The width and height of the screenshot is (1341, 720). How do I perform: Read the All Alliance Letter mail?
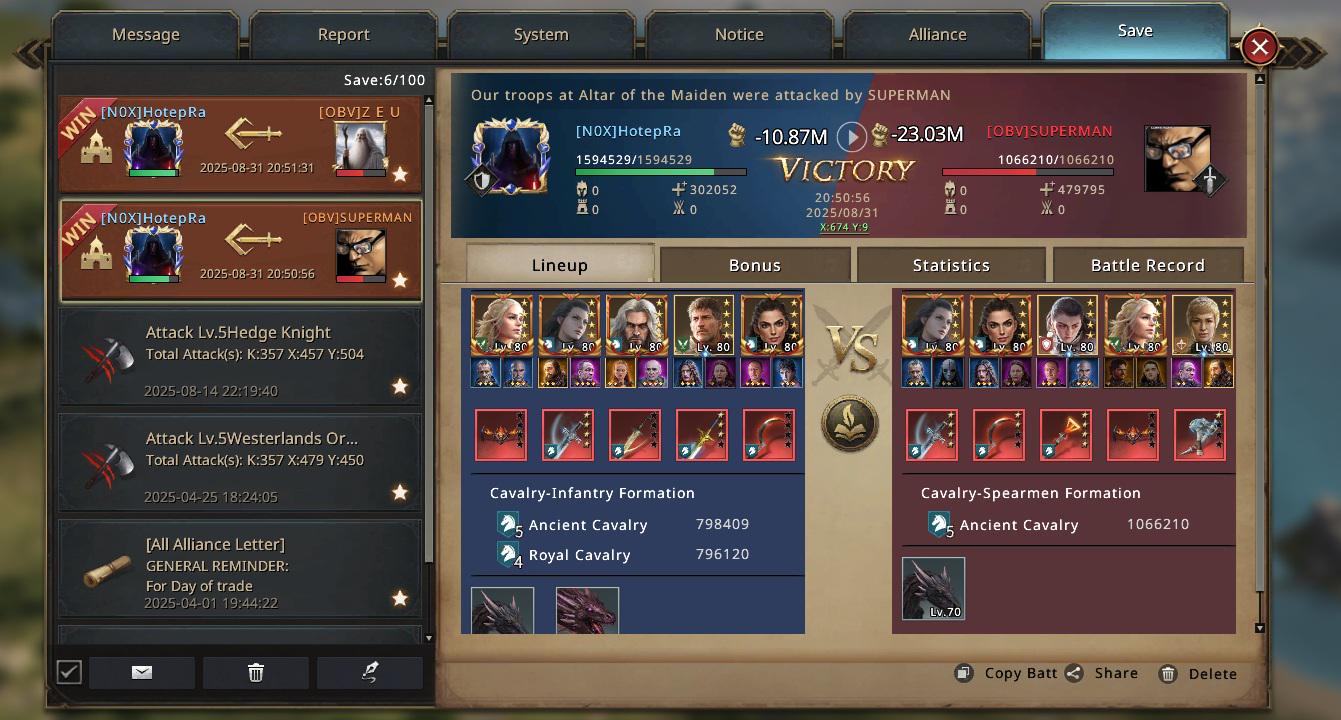coord(240,570)
